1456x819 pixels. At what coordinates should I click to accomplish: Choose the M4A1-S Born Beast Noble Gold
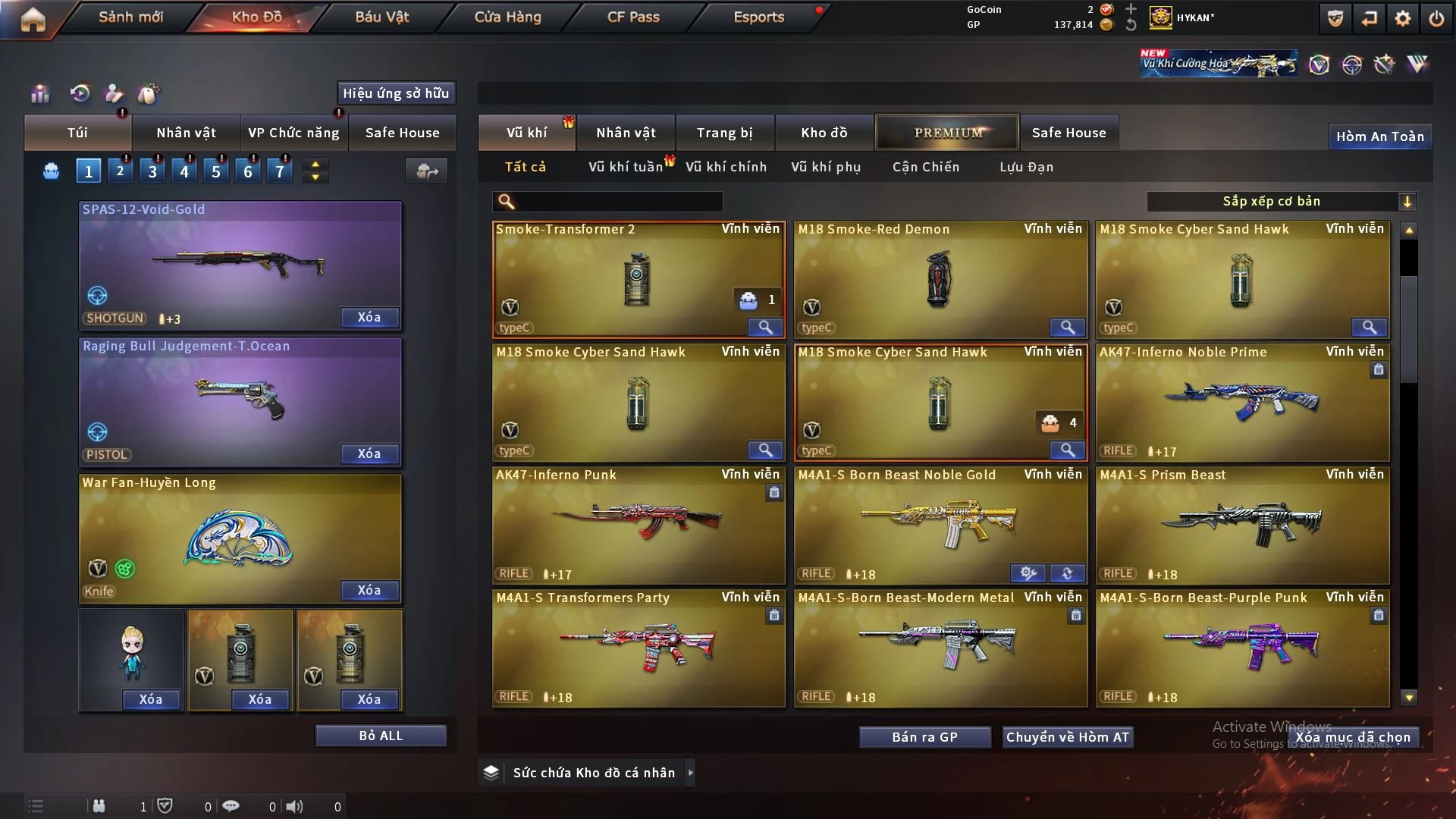(x=940, y=523)
